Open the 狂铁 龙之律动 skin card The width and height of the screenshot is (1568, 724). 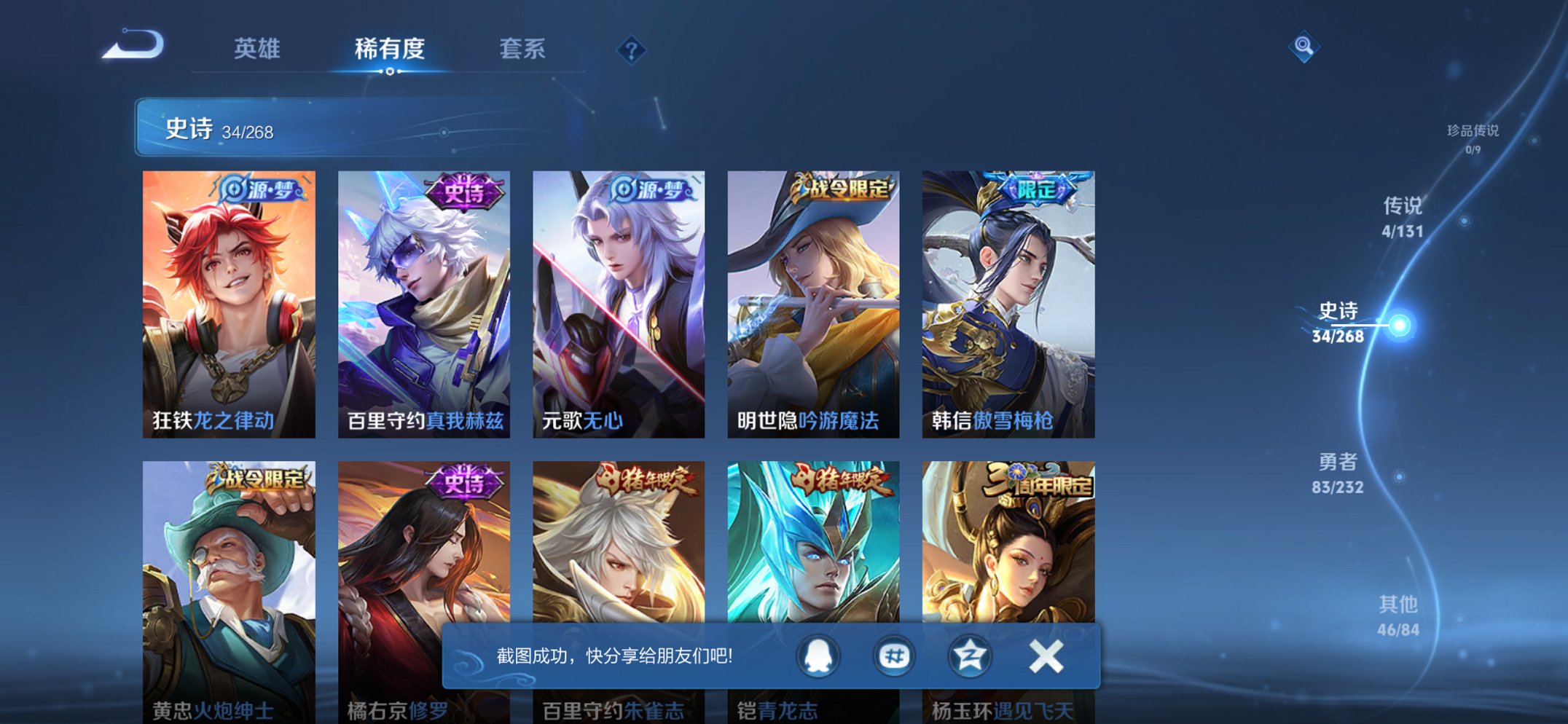coord(230,299)
